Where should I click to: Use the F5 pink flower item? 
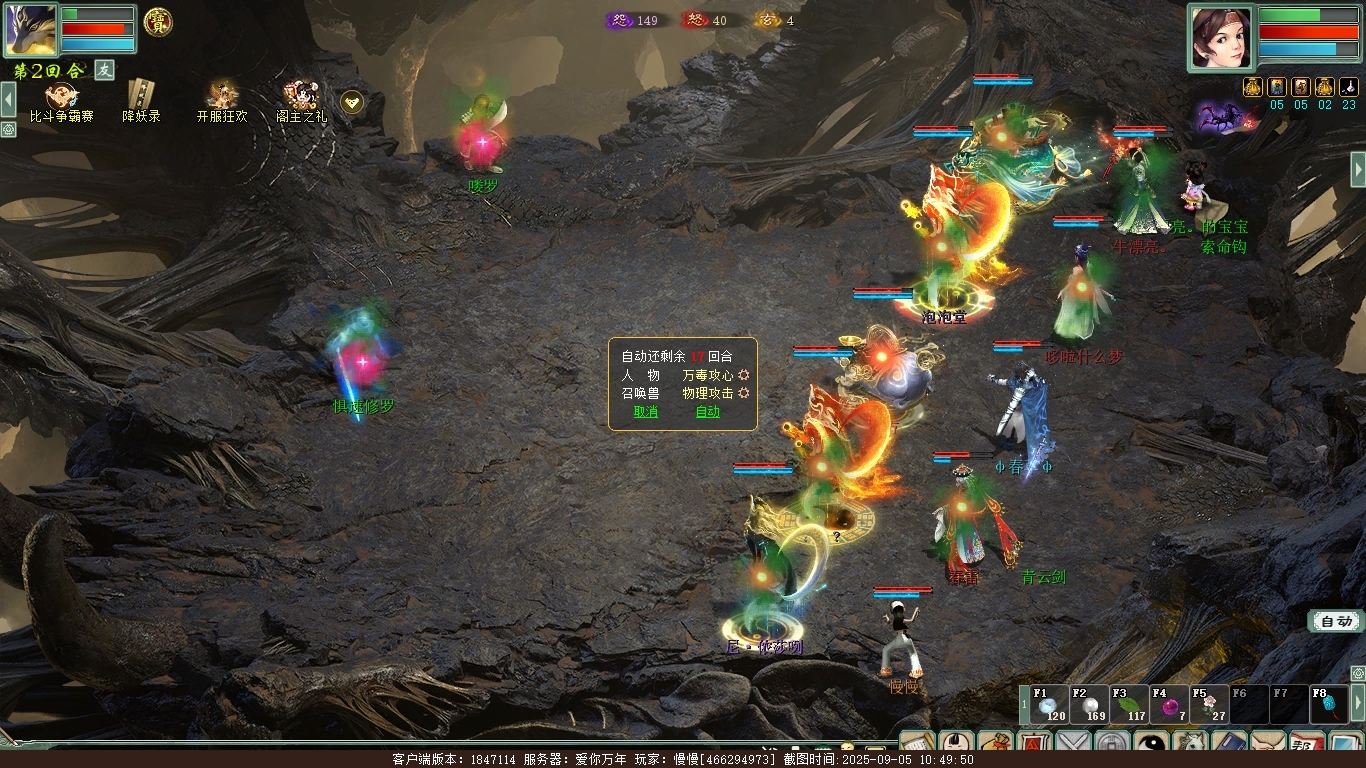click(x=1209, y=706)
